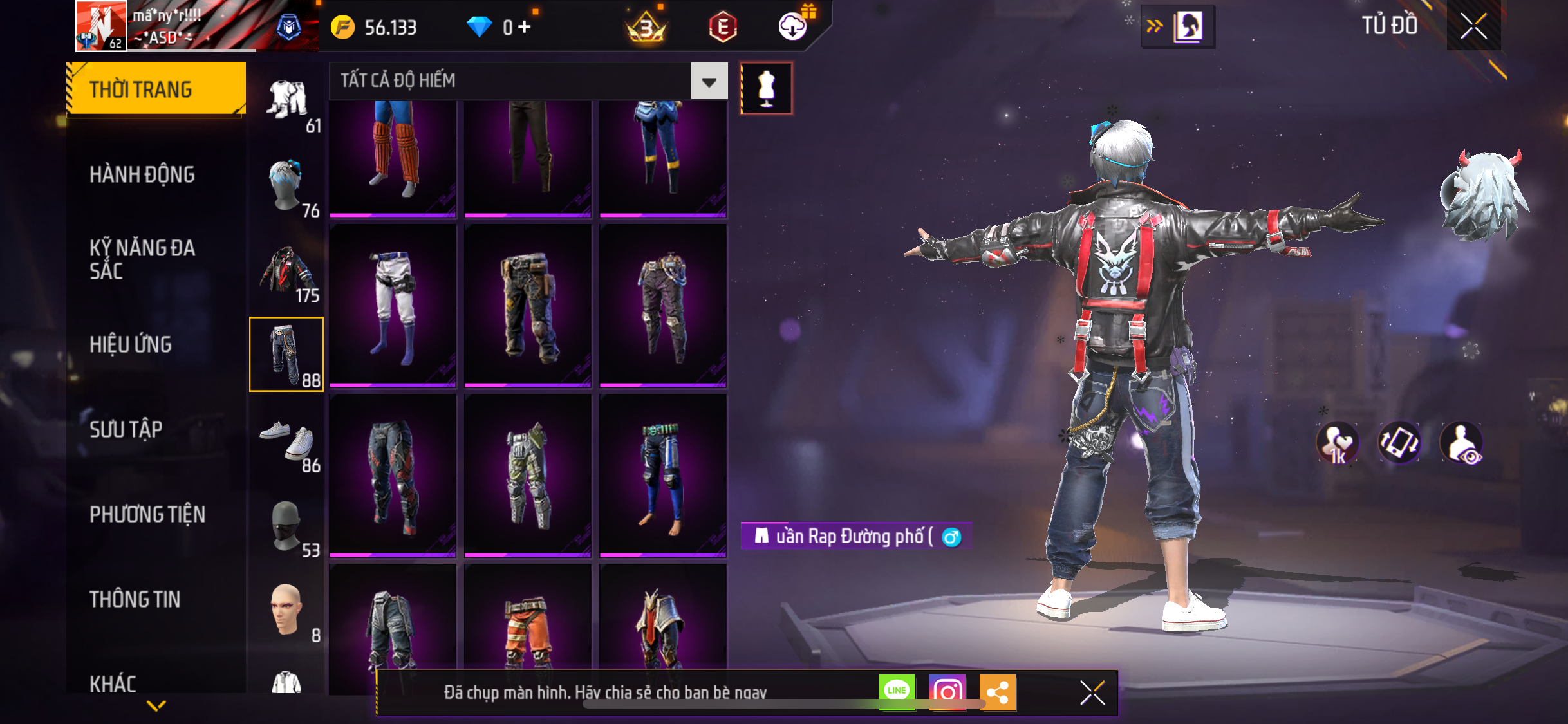Viewport: 1568px width, 724px height.
Task: Close the wardrobe with the top X
Action: (1473, 26)
